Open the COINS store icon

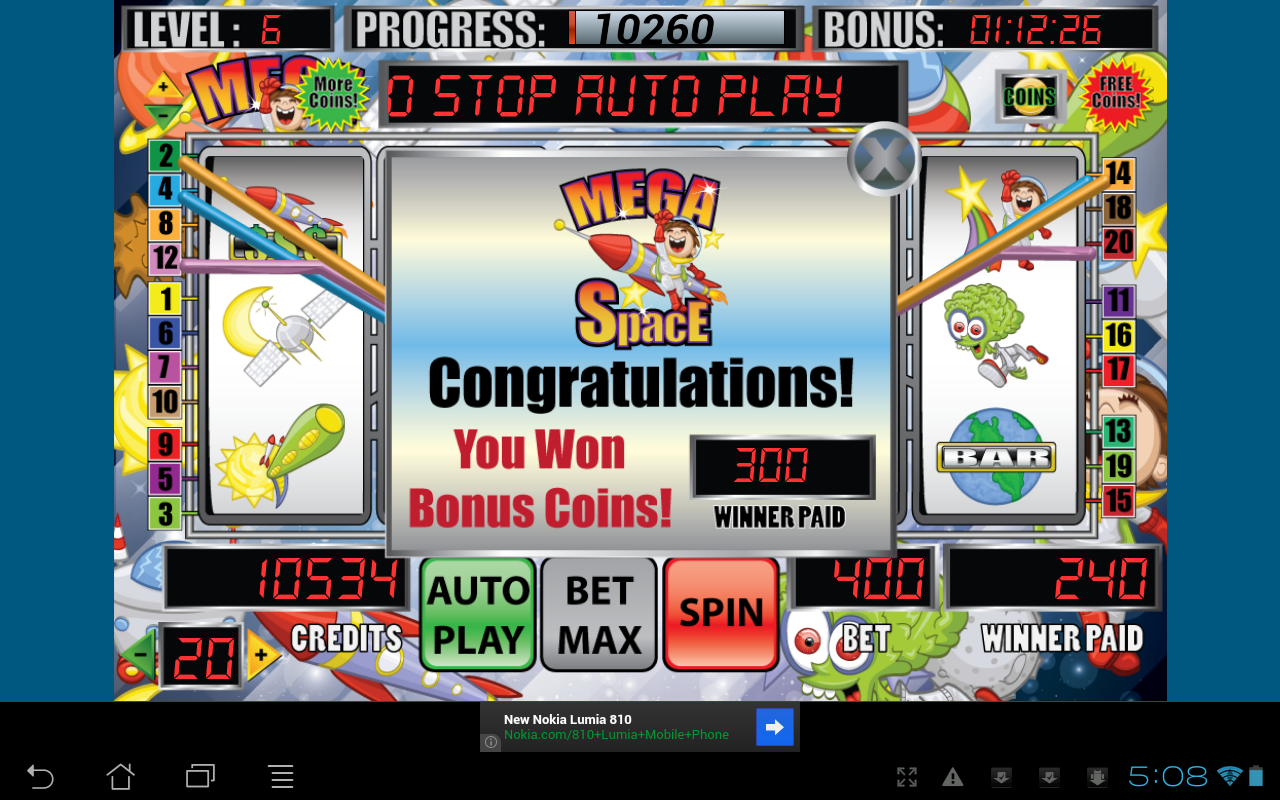click(x=1029, y=97)
